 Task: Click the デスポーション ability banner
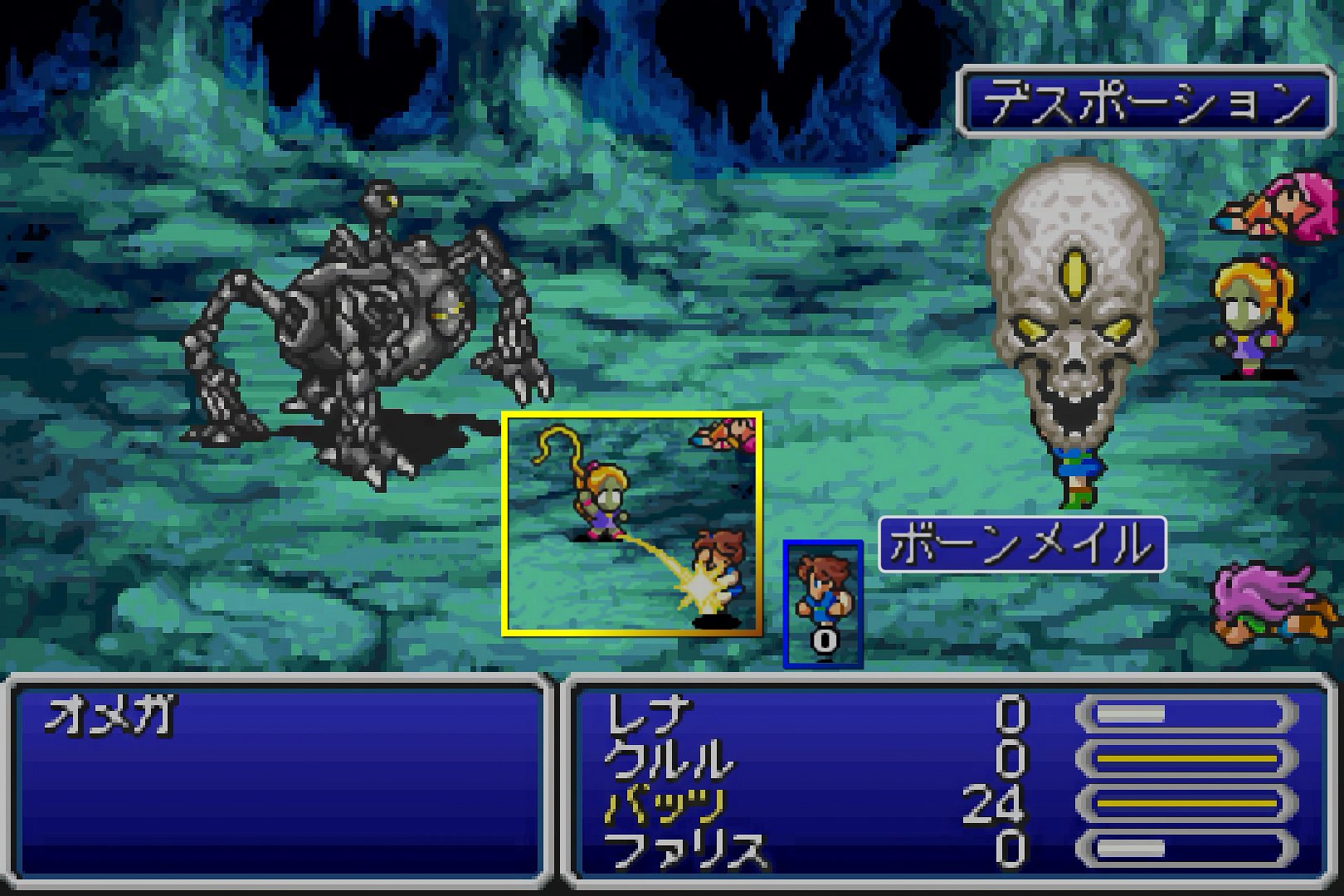click(x=1145, y=103)
